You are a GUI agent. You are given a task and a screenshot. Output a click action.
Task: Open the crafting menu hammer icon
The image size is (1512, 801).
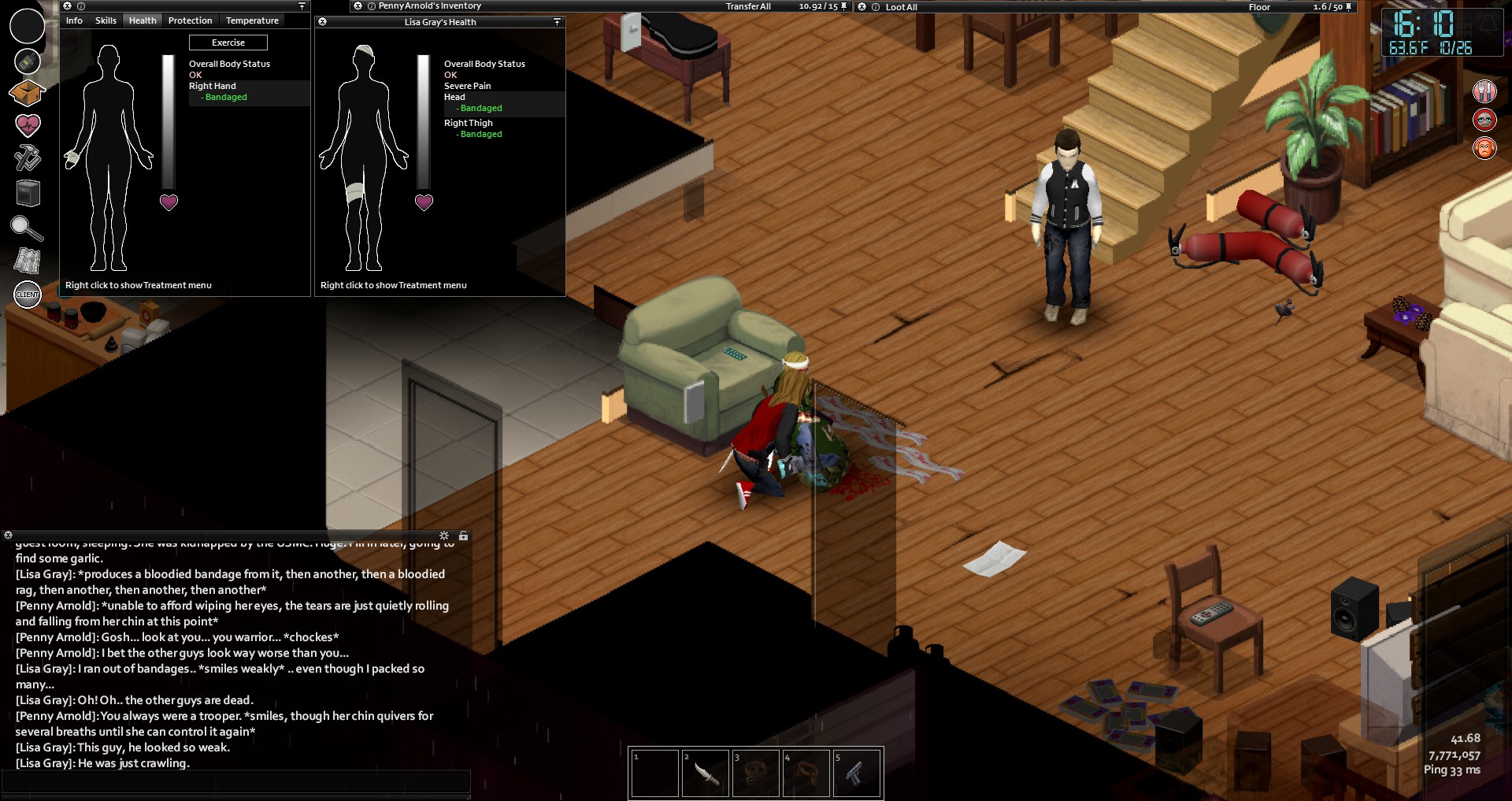28,158
